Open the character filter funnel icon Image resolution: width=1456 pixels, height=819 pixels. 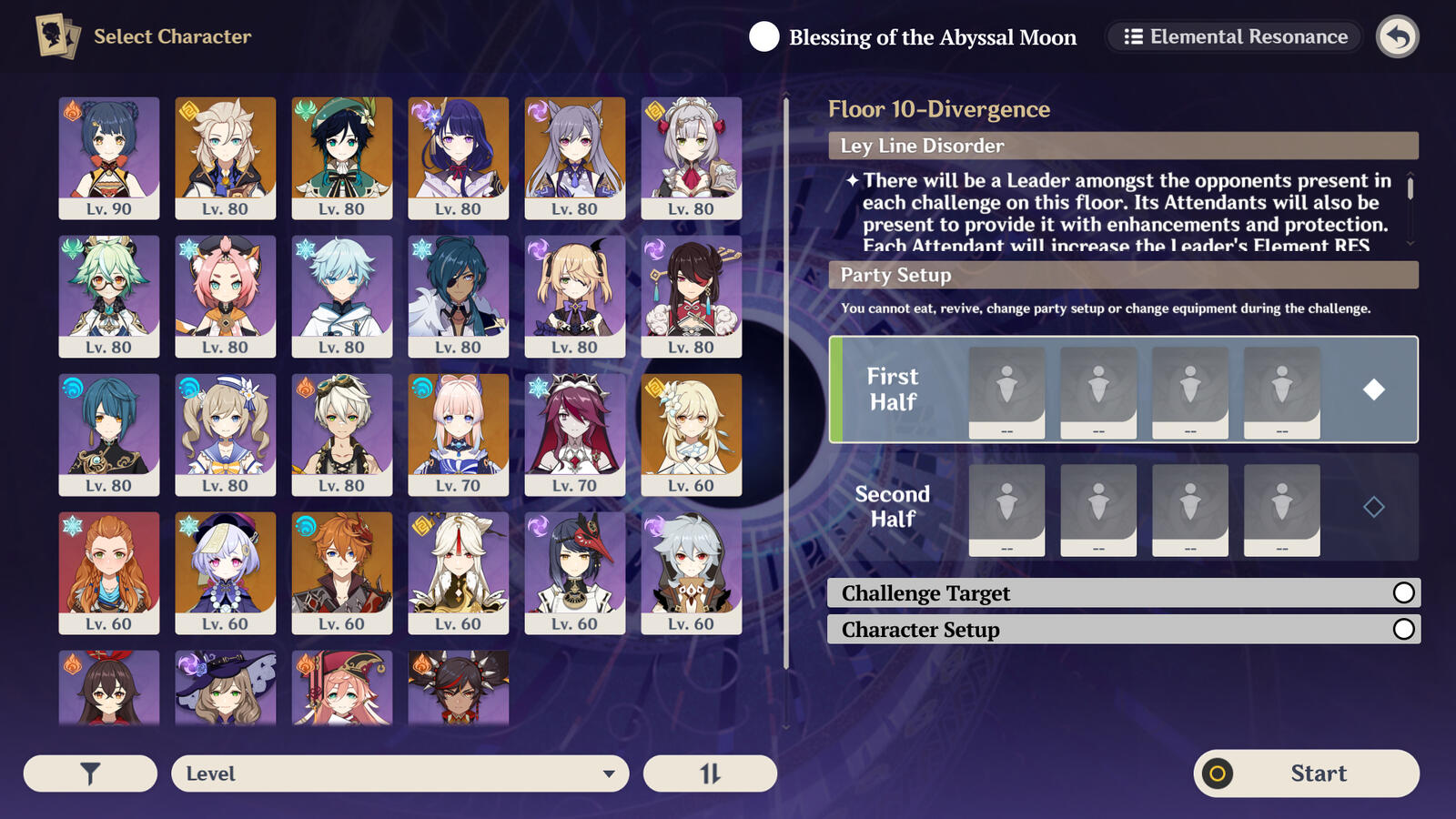coord(88,773)
